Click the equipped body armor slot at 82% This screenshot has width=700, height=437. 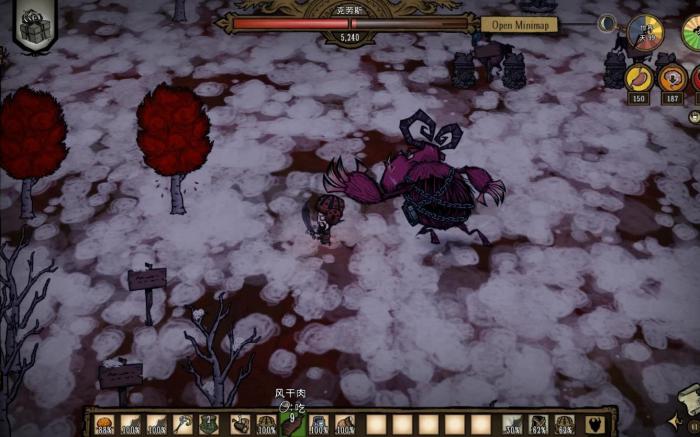(539, 424)
